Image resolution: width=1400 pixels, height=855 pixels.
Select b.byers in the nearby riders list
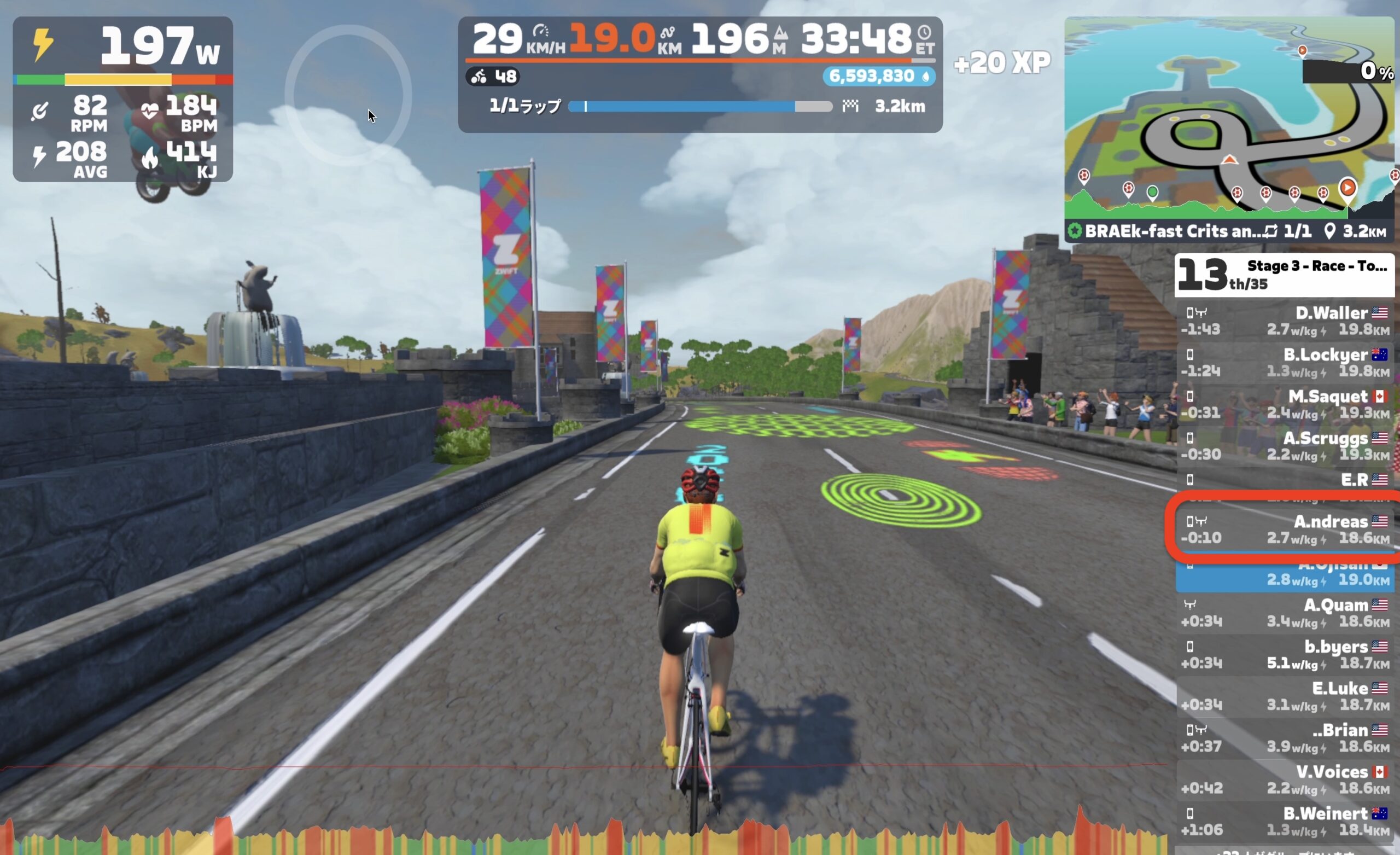(1284, 654)
